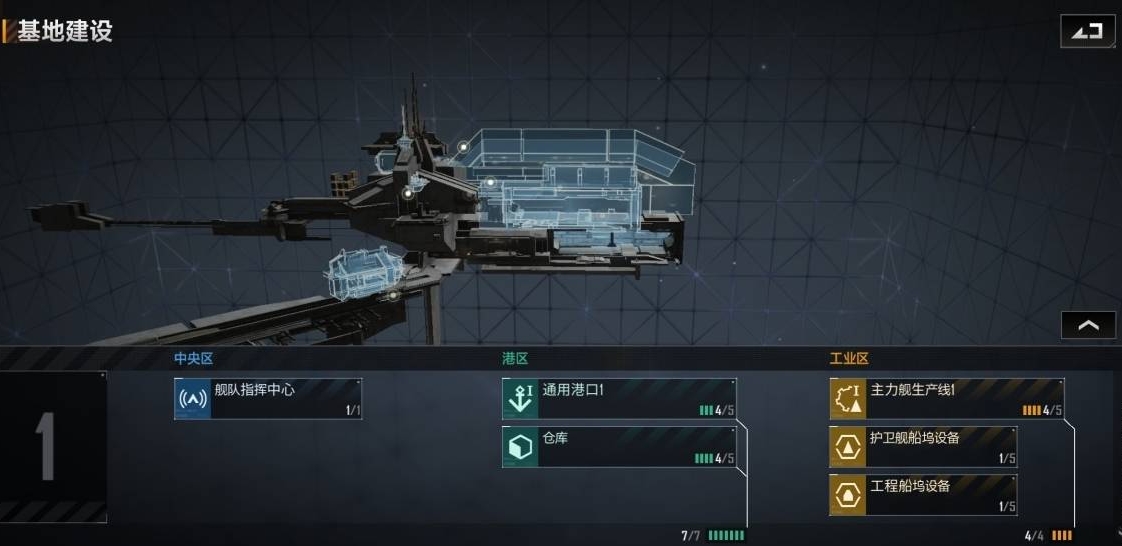Open 主力舰生产线1 production line
Image resolution: width=1122 pixels, height=546 pixels.
[x=946, y=398]
